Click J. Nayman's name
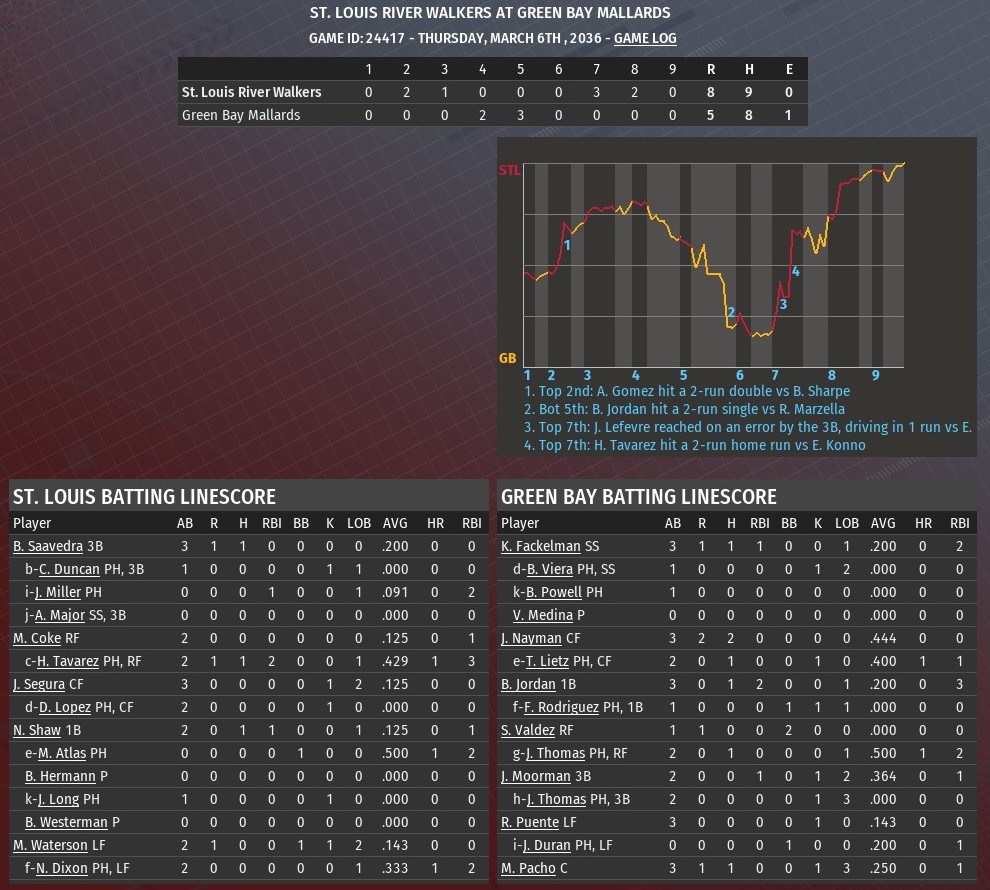The width and height of the screenshot is (990, 890). point(531,638)
